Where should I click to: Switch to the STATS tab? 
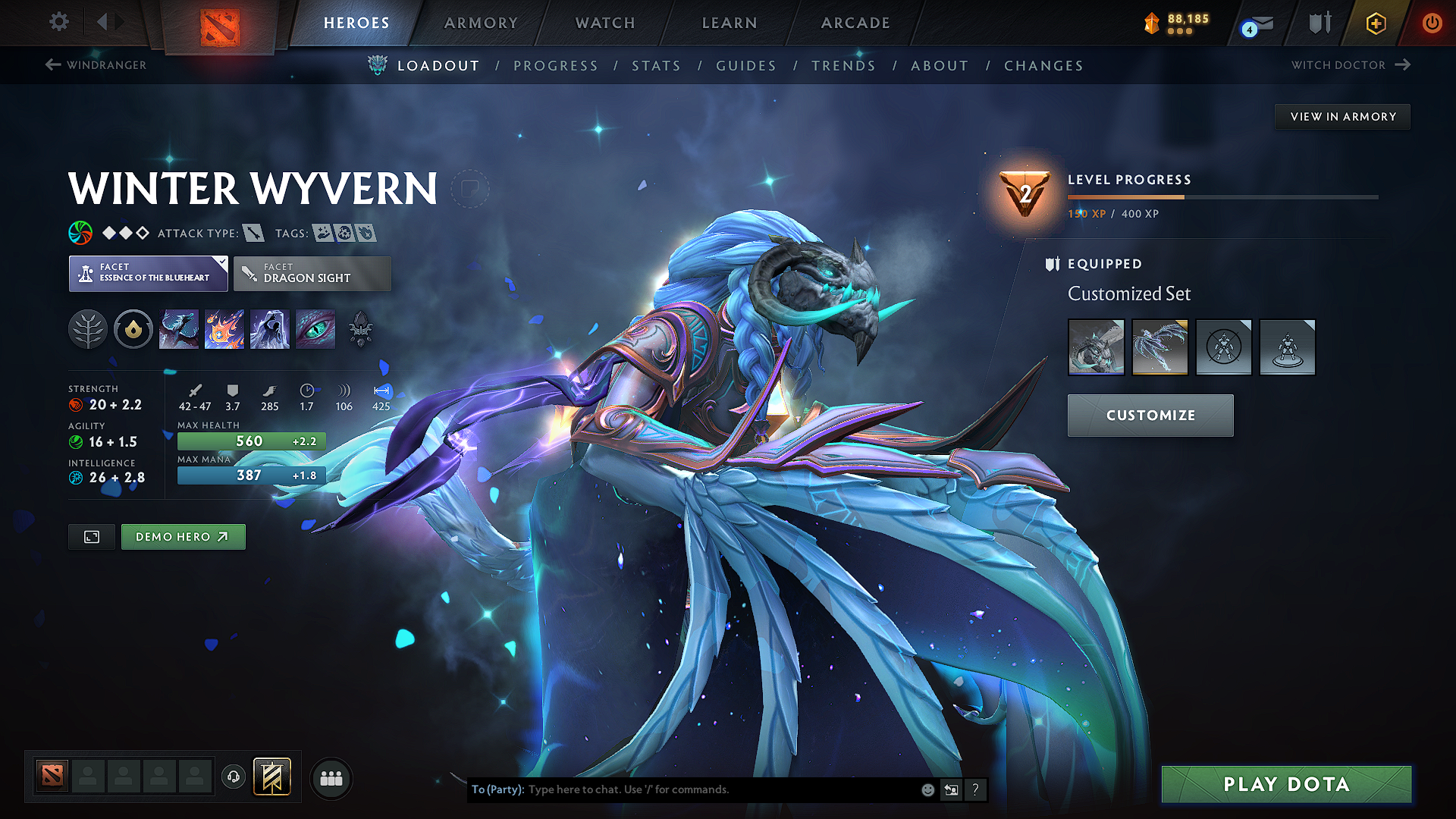pos(656,65)
